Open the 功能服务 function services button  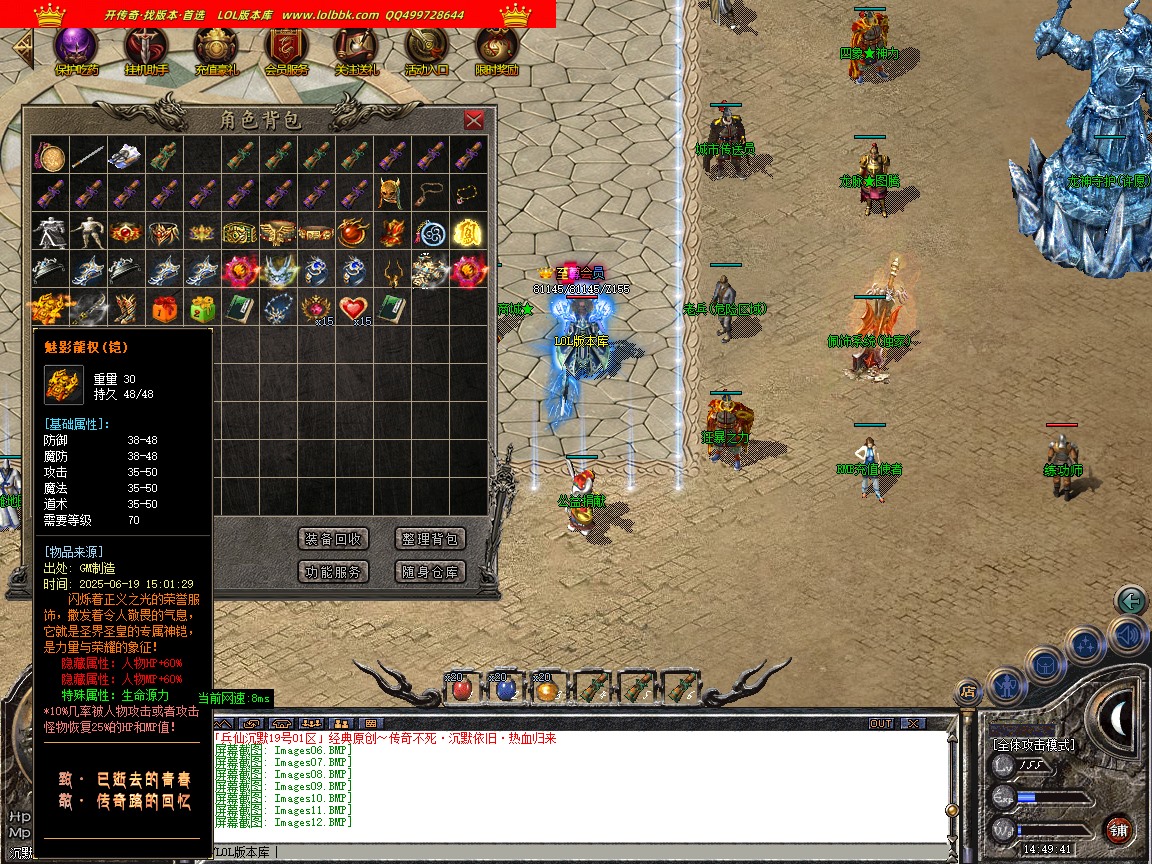coord(334,572)
